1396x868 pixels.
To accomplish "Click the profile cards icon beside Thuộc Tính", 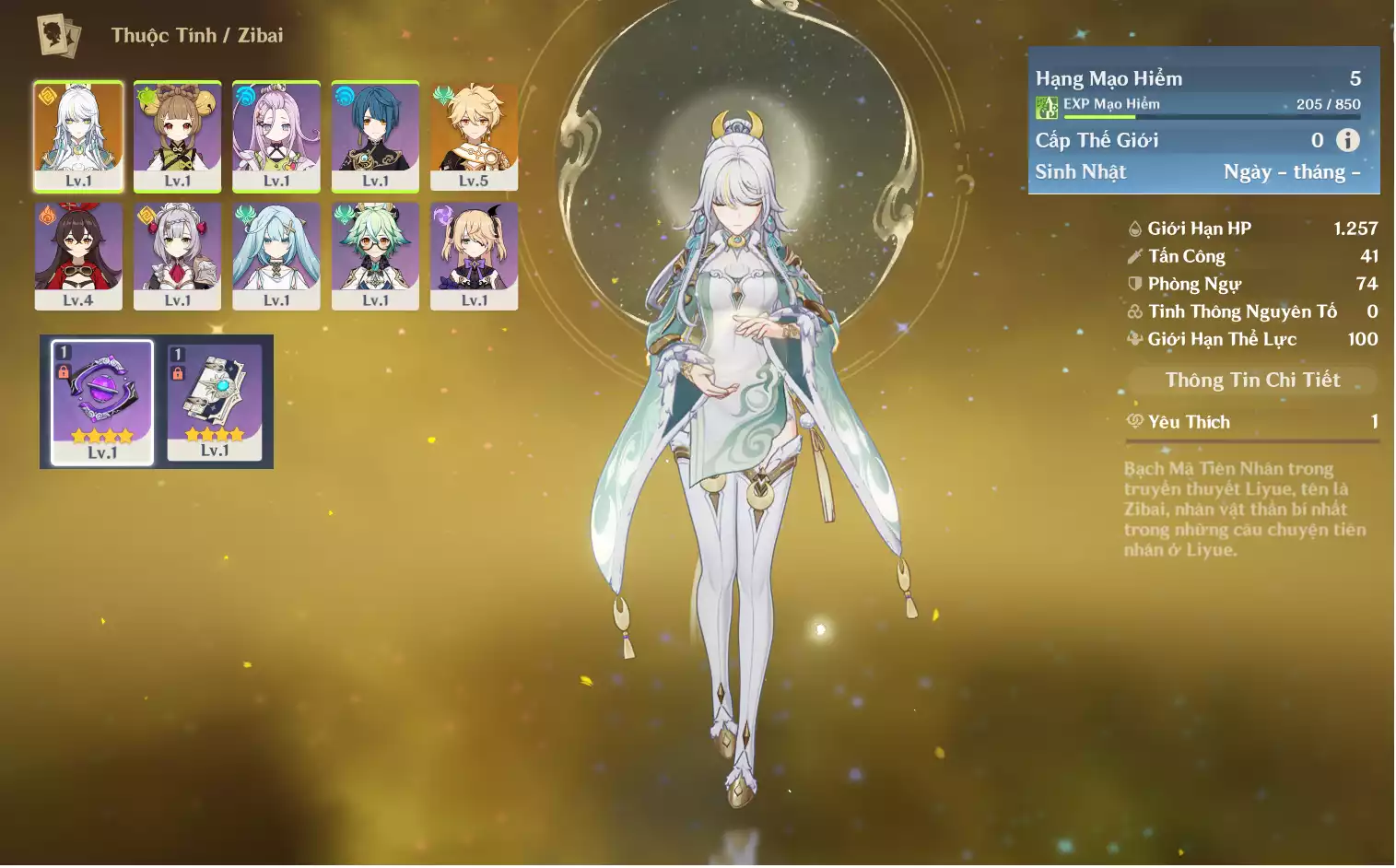I will pyautogui.click(x=59, y=36).
